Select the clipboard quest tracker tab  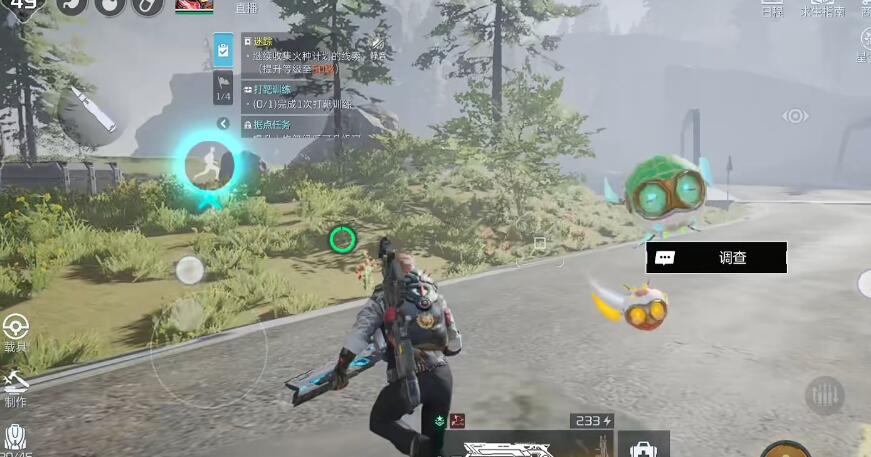[224, 47]
